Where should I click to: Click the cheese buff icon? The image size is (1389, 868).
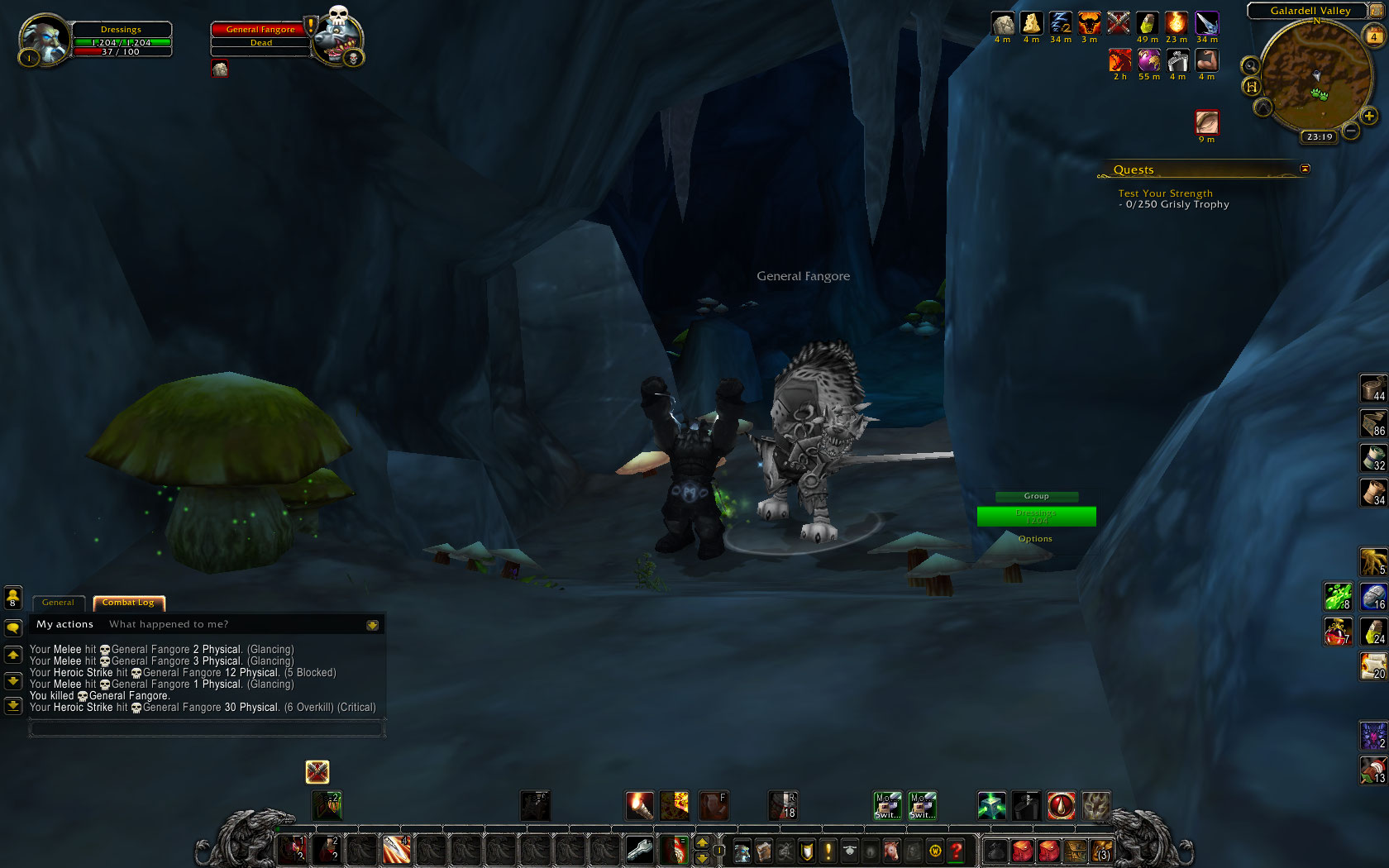point(1031,23)
